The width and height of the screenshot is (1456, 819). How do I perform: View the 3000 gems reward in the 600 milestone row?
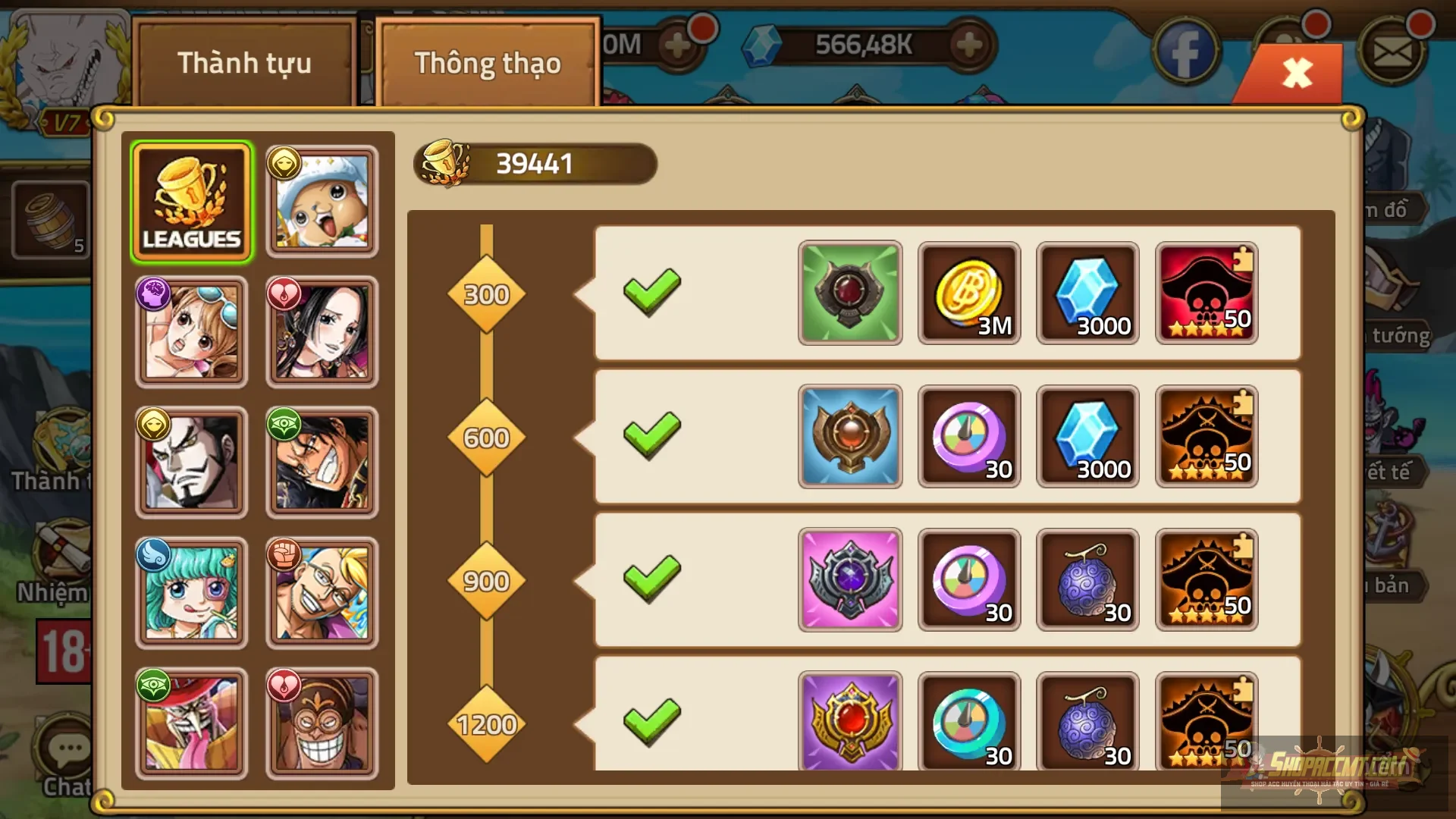click(x=1087, y=436)
